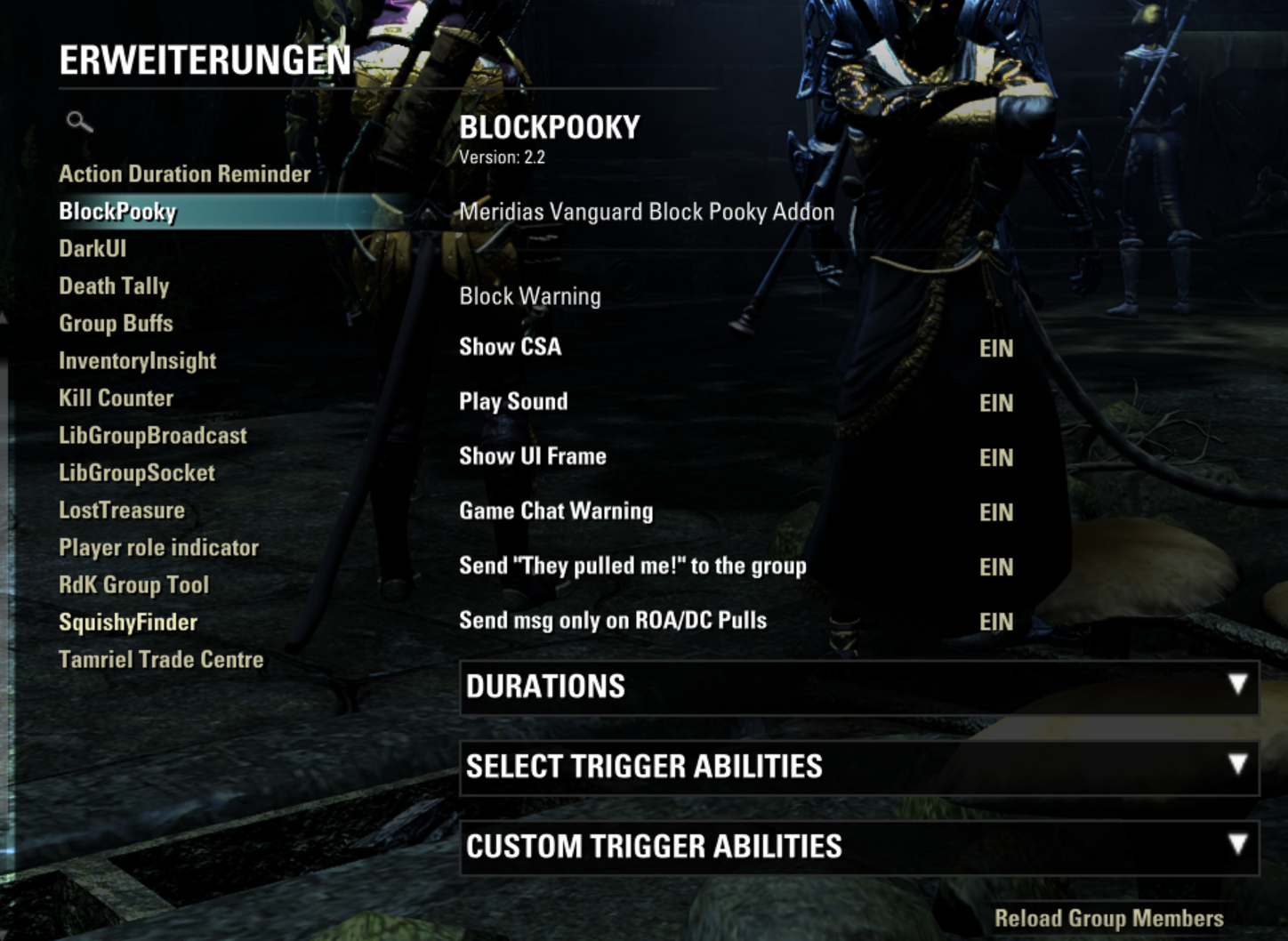
Task: Expand Select Trigger Abilities section
Action: [x=858, y=767]
